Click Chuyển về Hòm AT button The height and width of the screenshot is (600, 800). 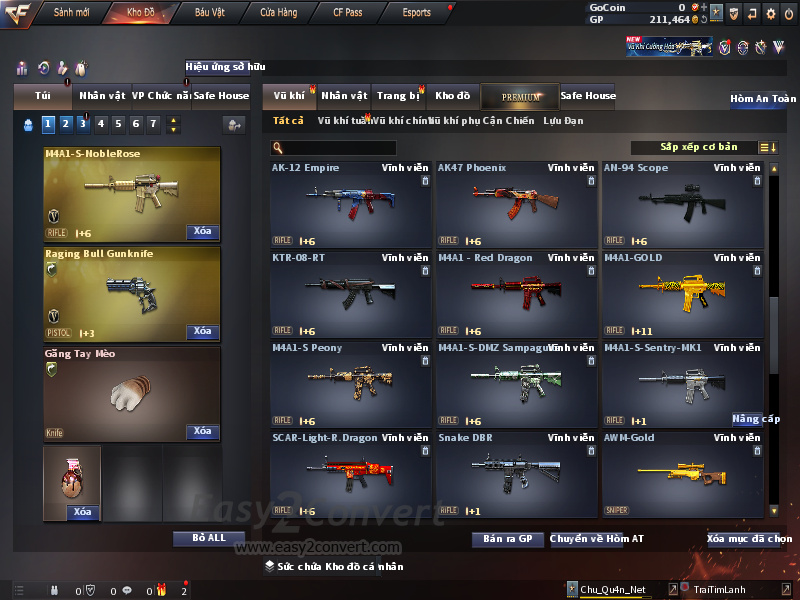[x=596, y=539]
